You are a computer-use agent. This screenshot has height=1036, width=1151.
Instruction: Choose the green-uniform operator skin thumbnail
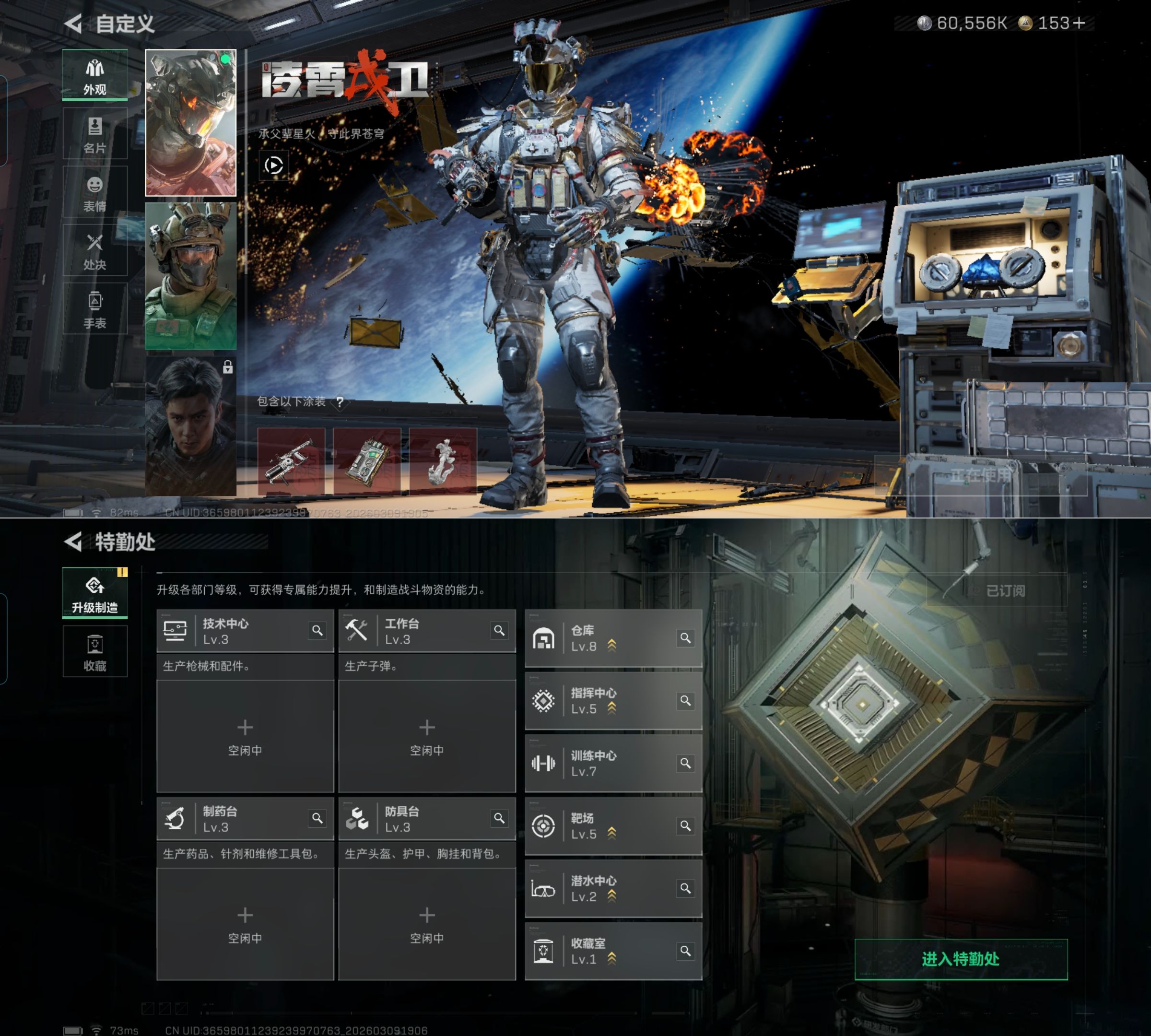pyautogui.click(x=191, y=276)
